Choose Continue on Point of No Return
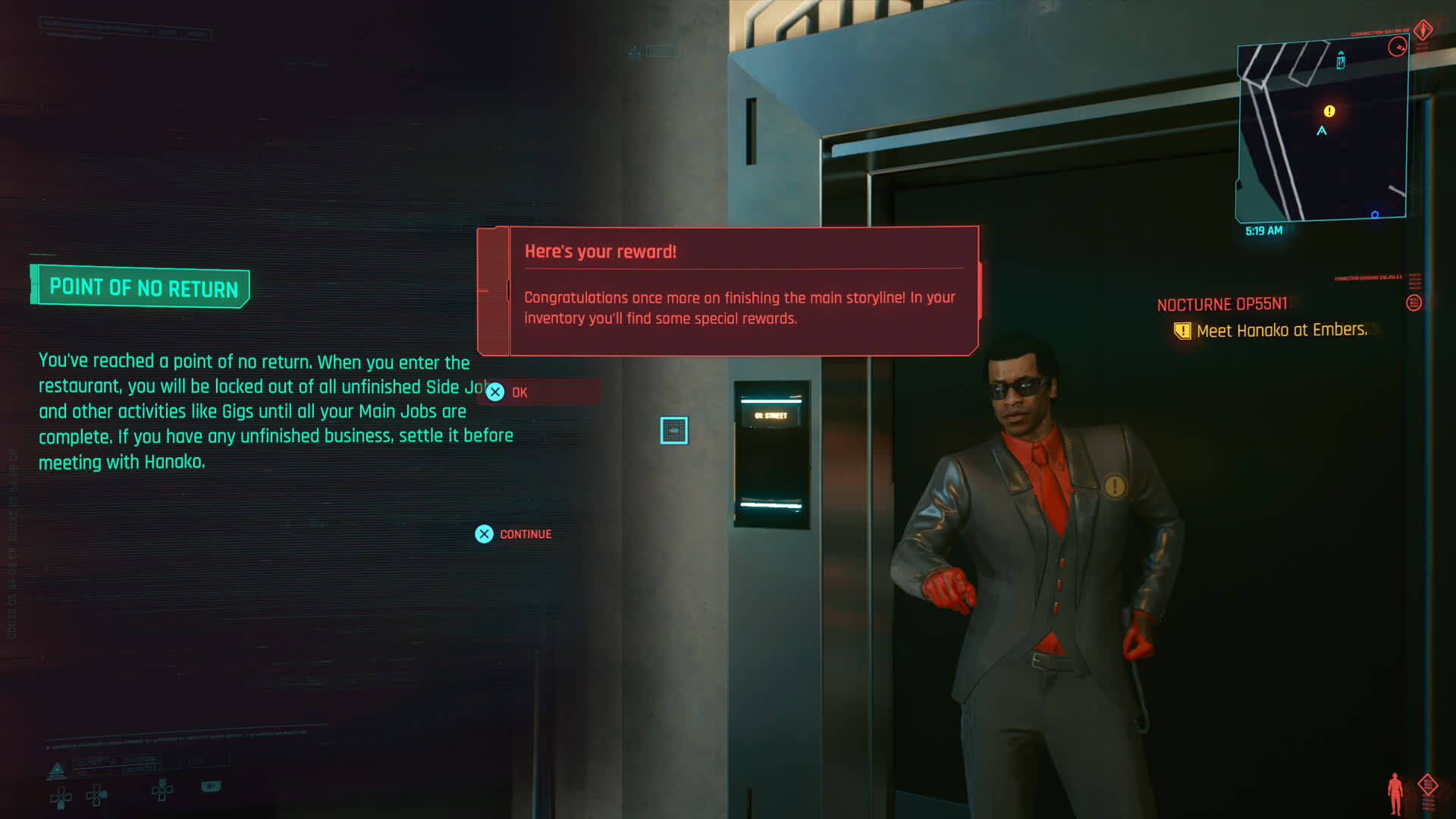 (x=514, y=534)
